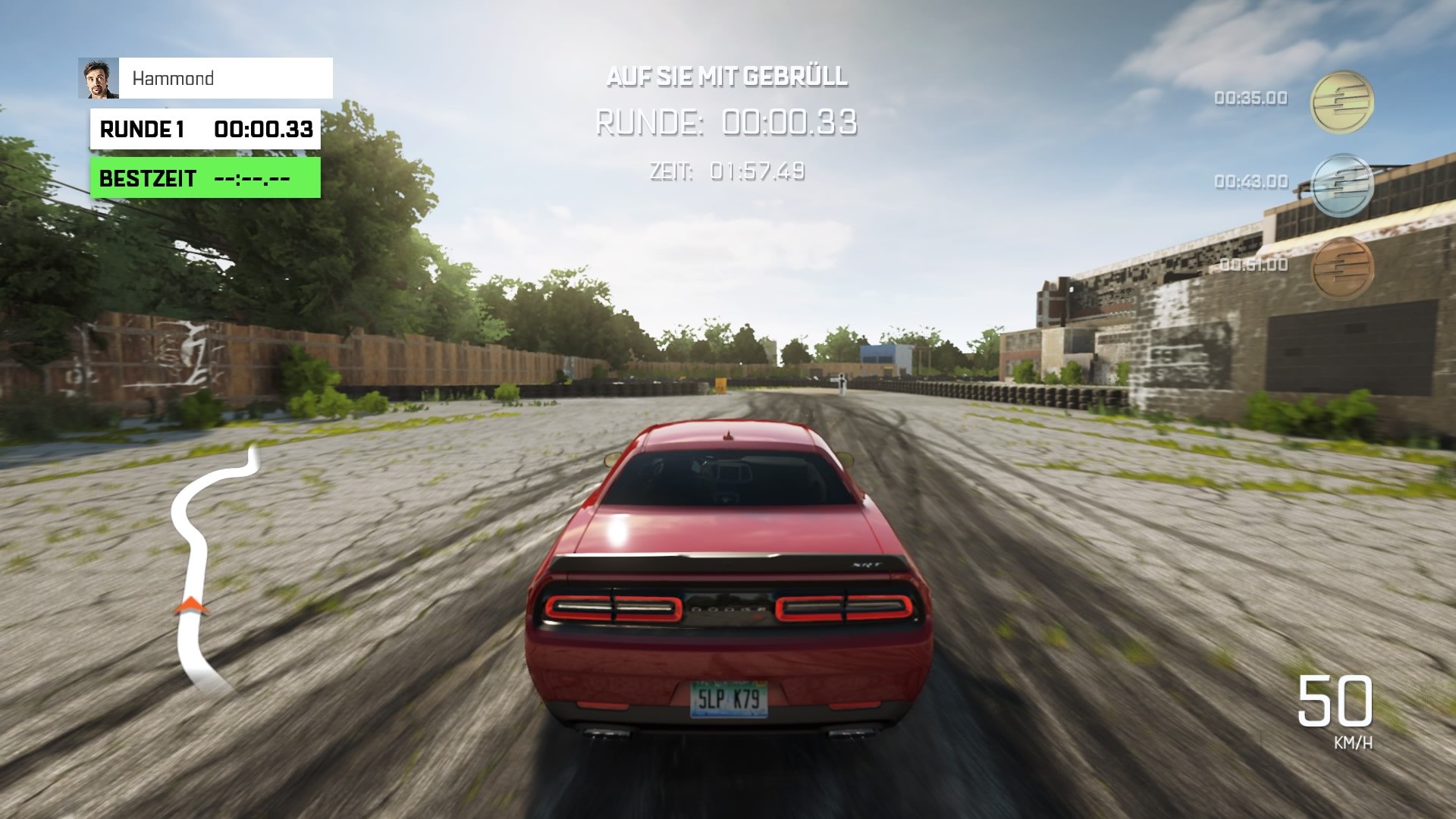Image resolution: width=1456 pixels, height=819 pixels.
Task: Select the AUF SIE MIT GEBRÜLL event title
Action: [x=726, y=77]
